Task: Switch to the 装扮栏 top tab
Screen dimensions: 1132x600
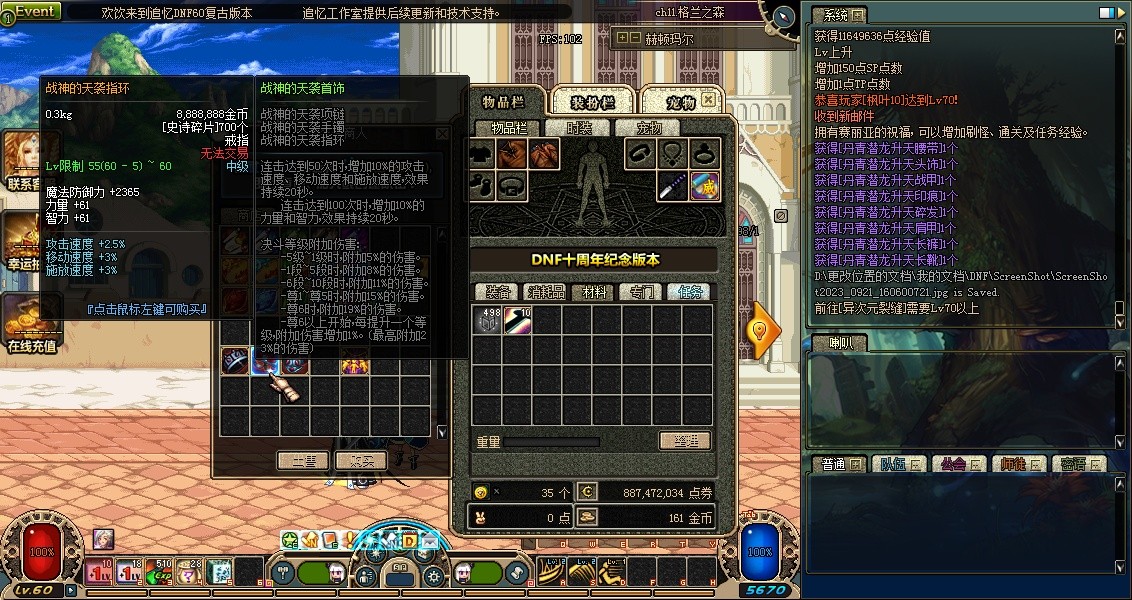Action: pos(592,102)
